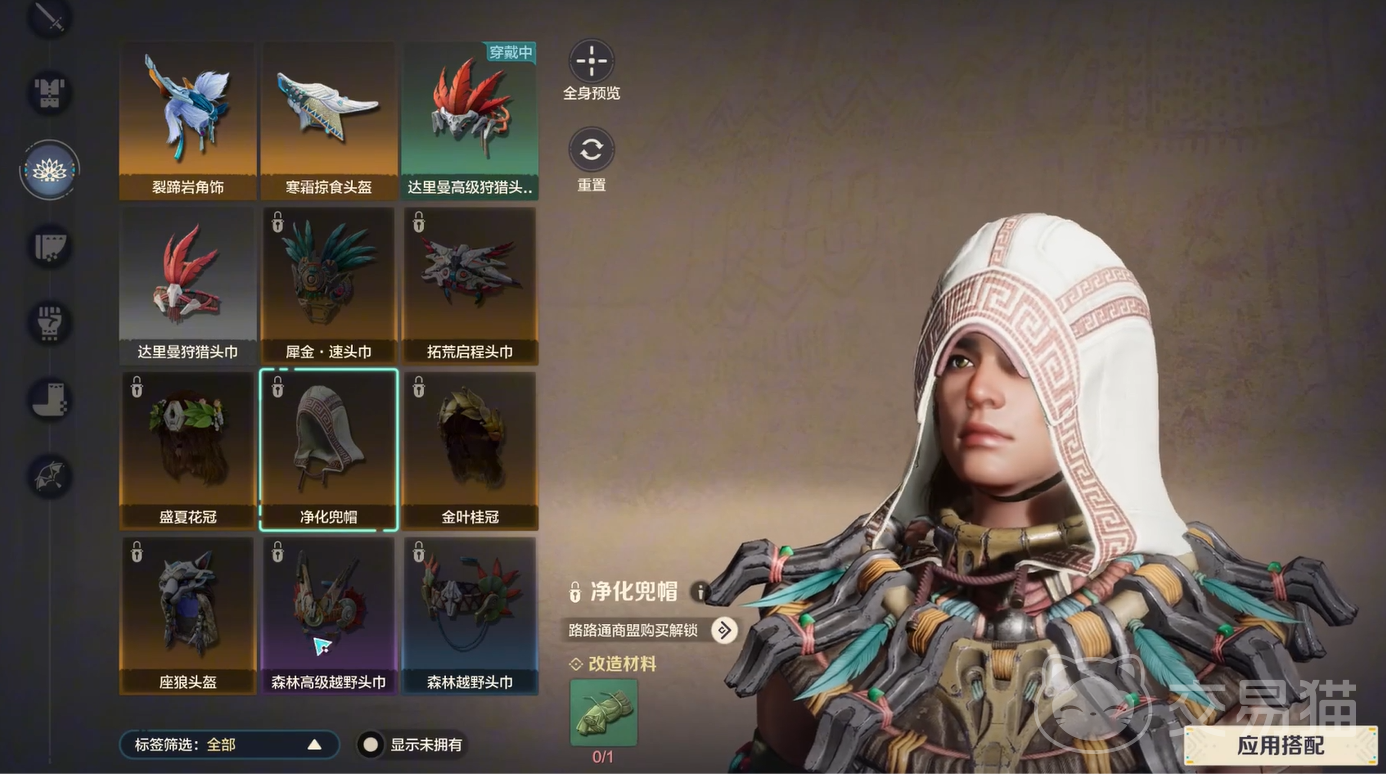Image resolution: width=1386 pixels, height=774 pixels.
Task: Apply outfit with 应用搭配 button
Action: click(1280, 746)
